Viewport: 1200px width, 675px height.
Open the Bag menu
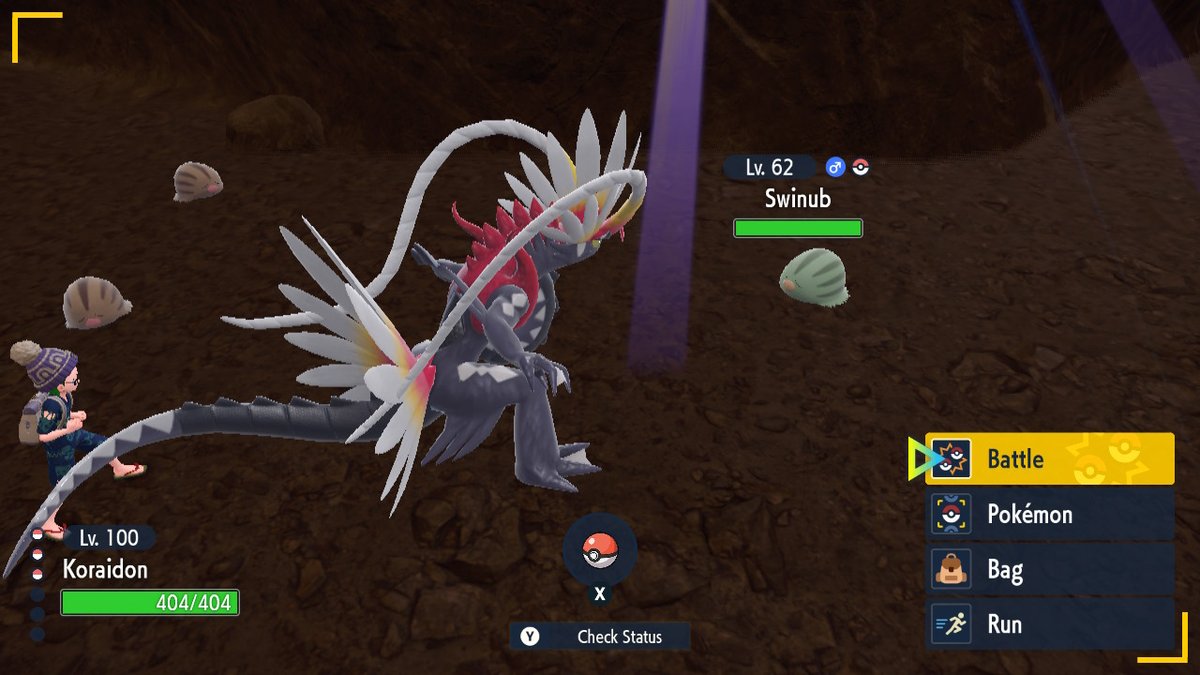1048,570
